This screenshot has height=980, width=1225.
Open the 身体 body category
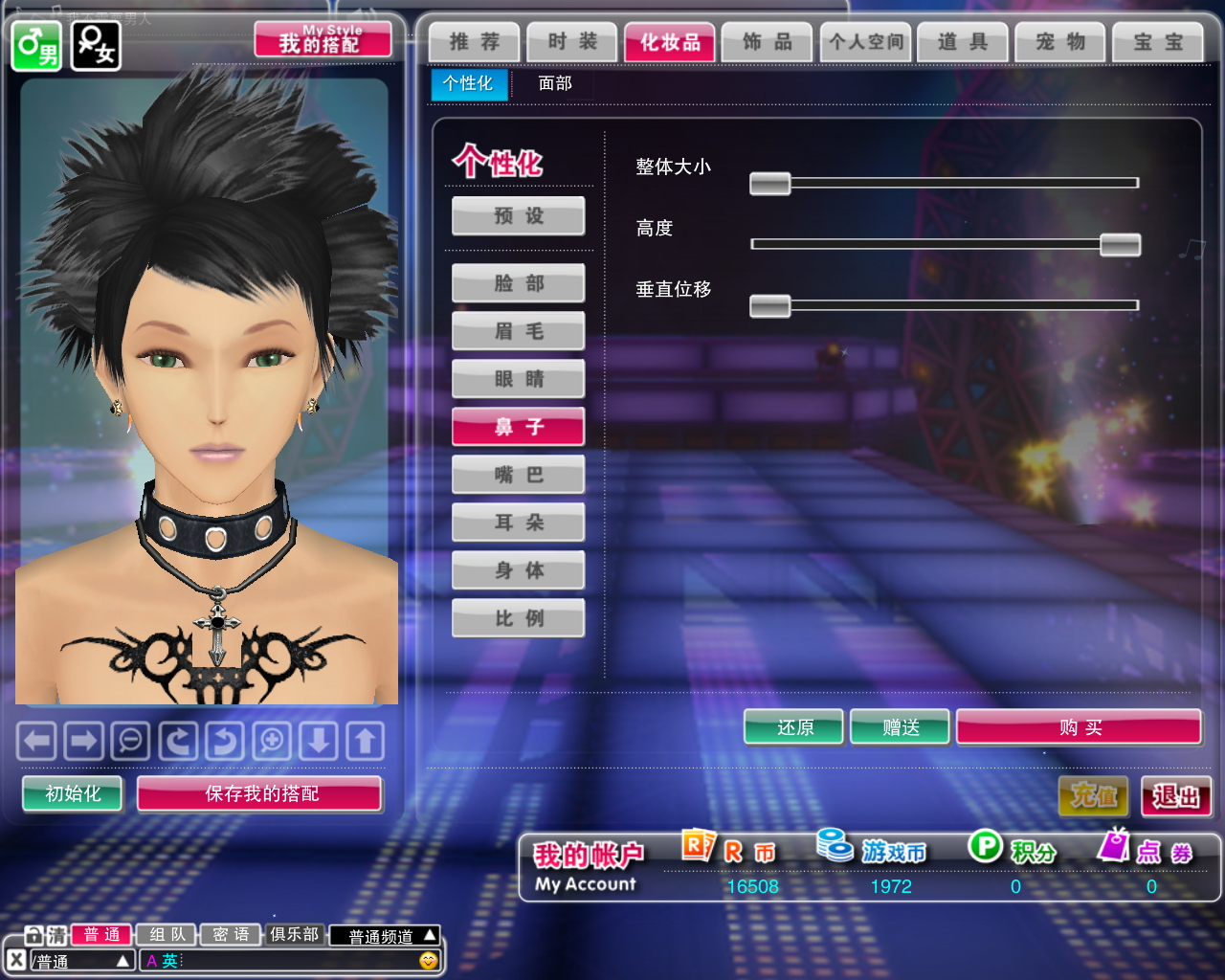click(x=518, y=570)
